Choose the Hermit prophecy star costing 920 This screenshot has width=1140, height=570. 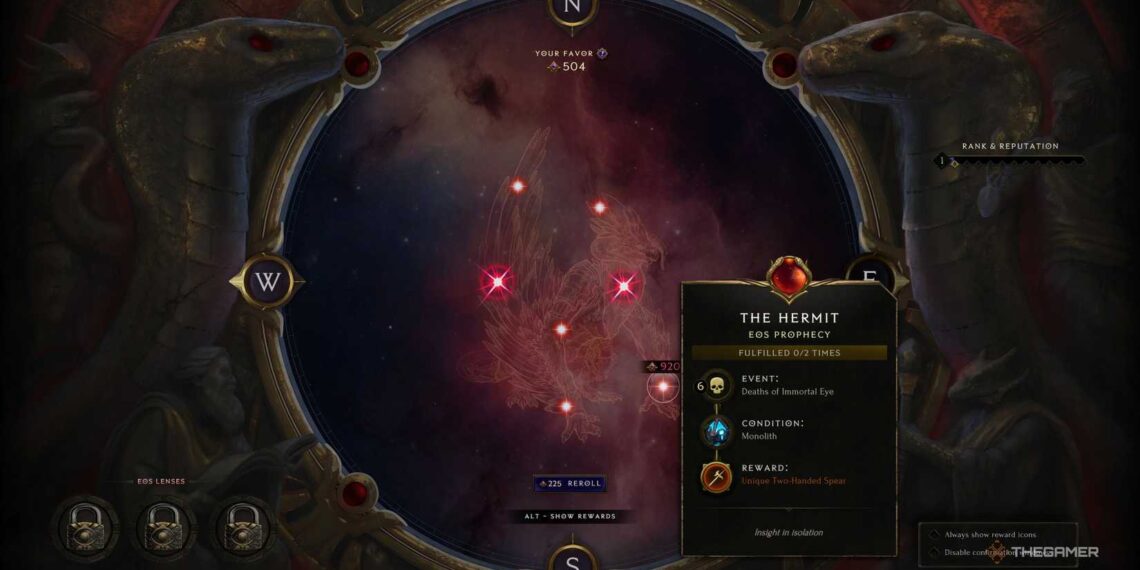tap(662, 386)
